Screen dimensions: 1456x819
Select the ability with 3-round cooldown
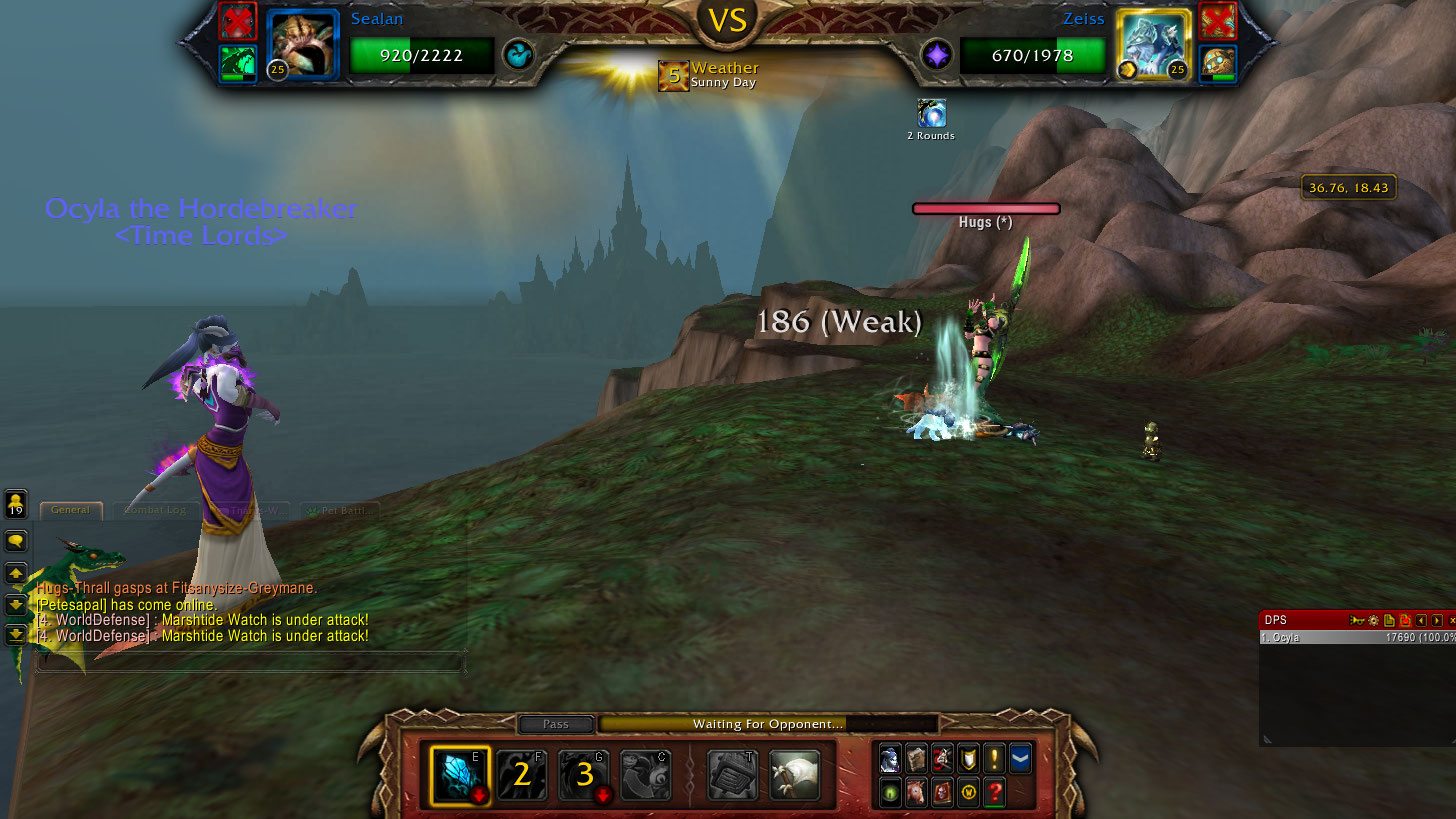pos(584,775)
